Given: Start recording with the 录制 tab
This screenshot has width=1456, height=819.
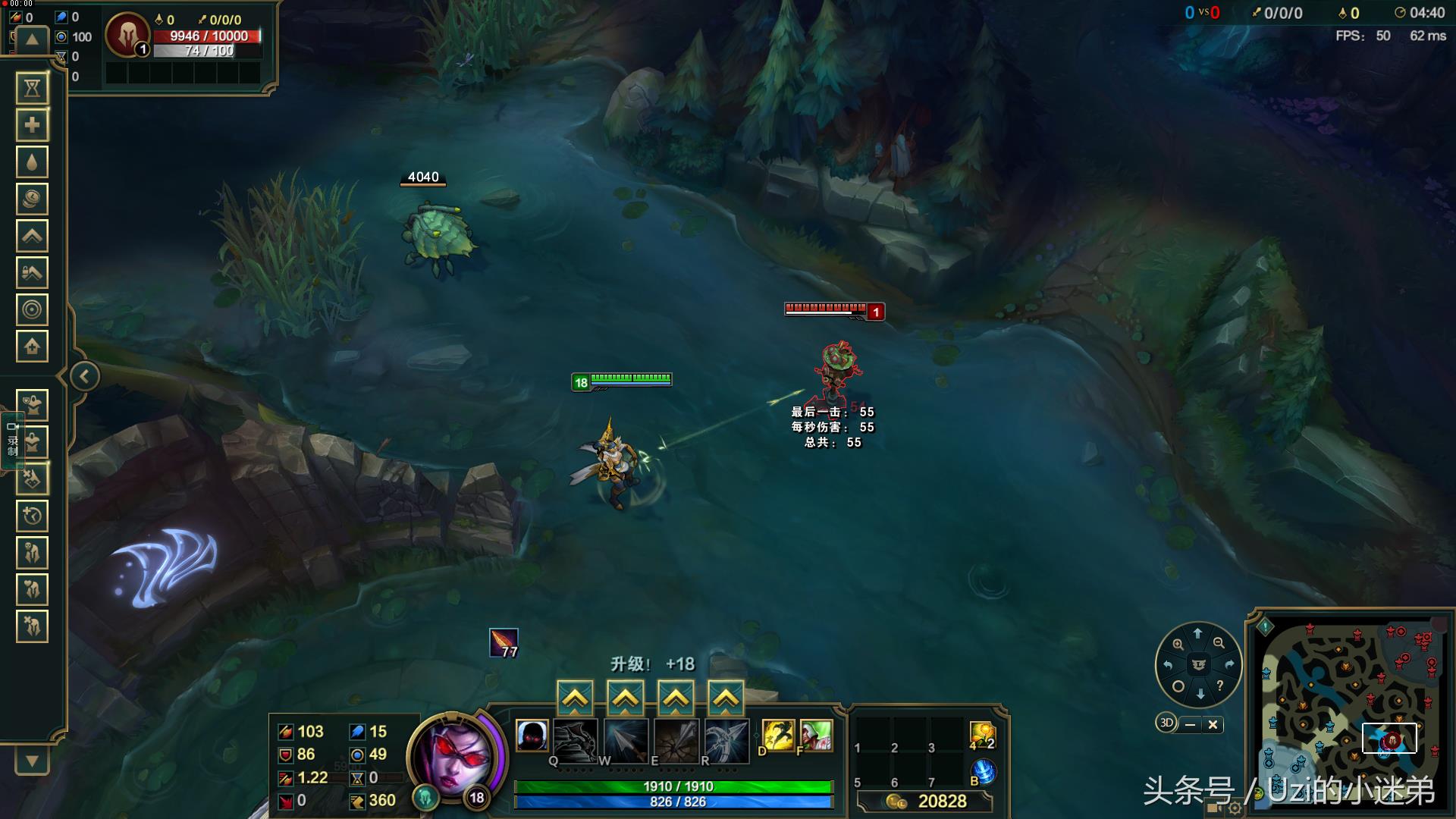Looking at the screenshot, I should [12, 440].
